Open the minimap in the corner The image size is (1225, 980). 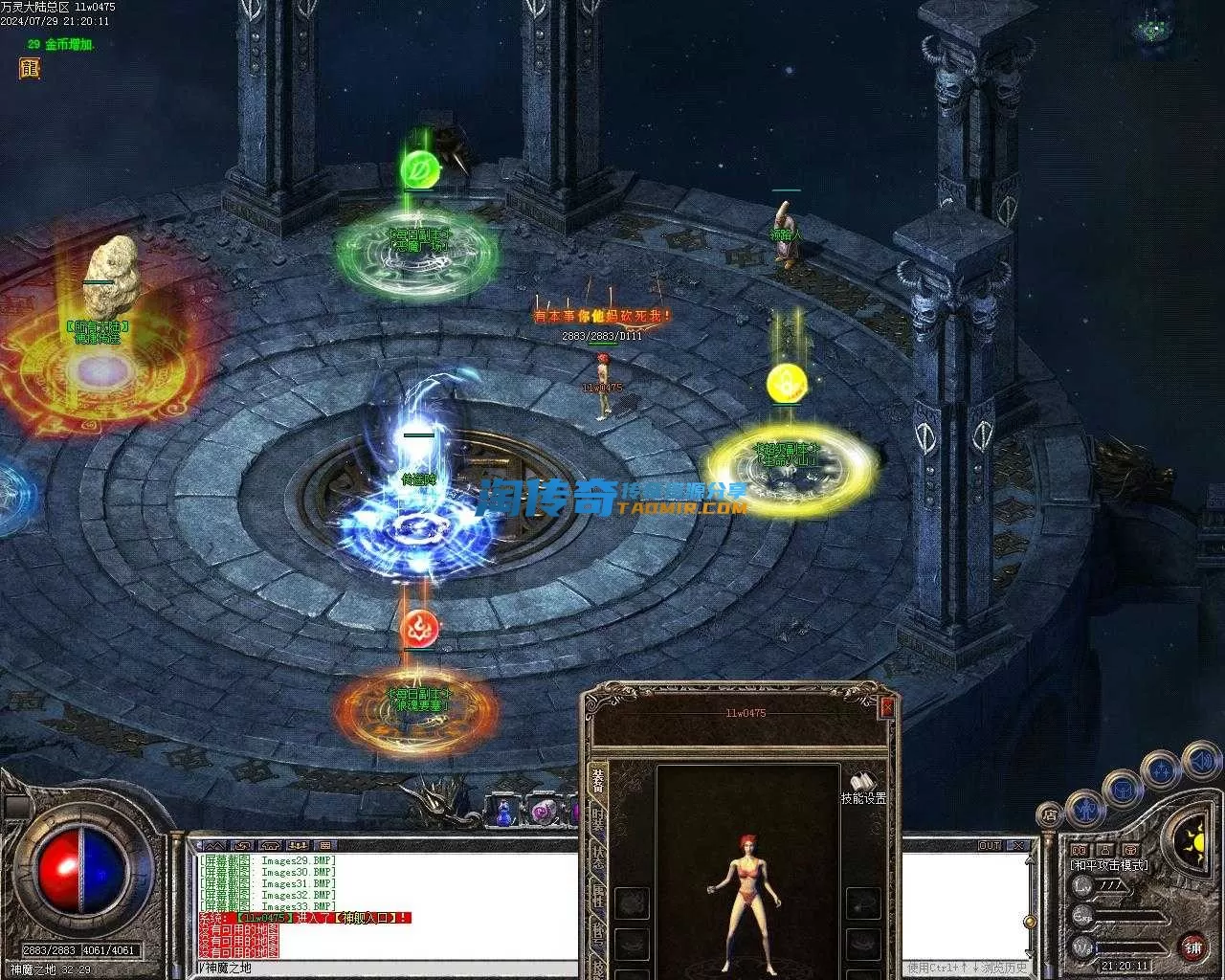point(1152,30)
